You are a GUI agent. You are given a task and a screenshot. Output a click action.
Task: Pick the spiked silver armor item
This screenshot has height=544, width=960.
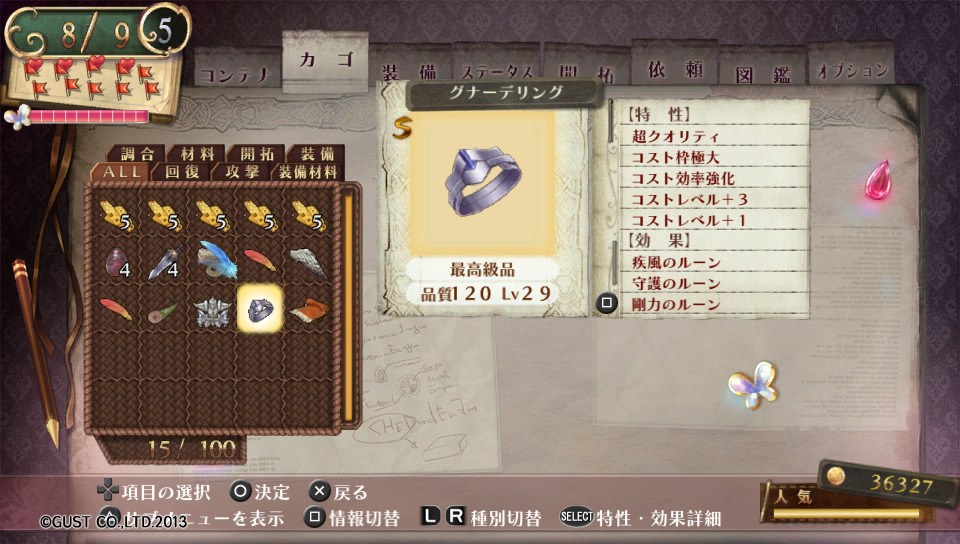pyautogui.click(x=212, y=309)
